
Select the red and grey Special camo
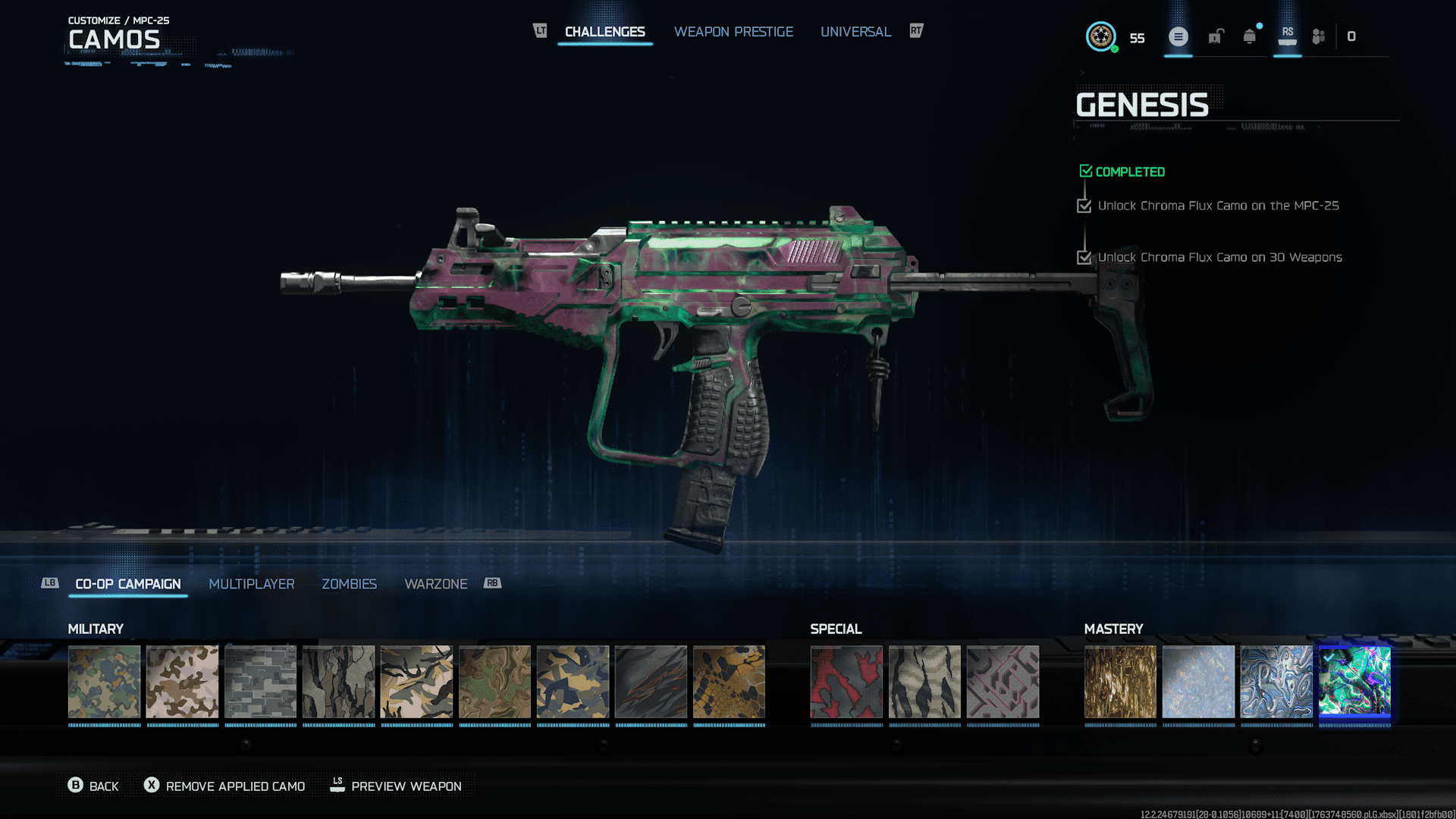pyautogui.click(x=846, y=682)
